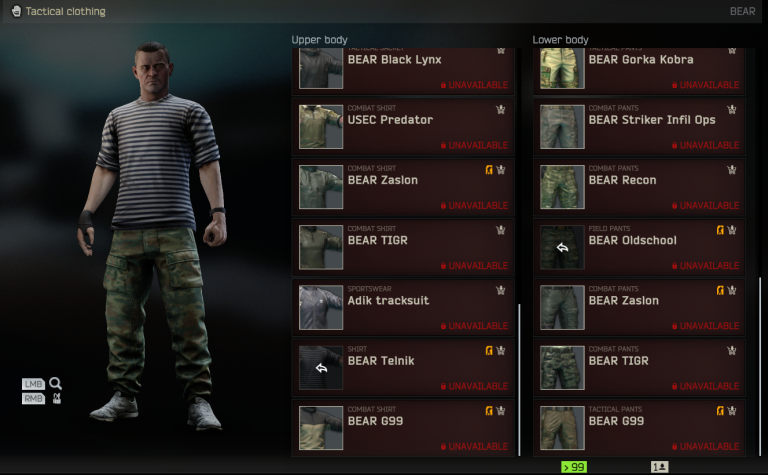Pick the BEAR TIGR combat shirt
Viewport: 768px width, 475px height.
pyautogui.click(x=403, y=246)
